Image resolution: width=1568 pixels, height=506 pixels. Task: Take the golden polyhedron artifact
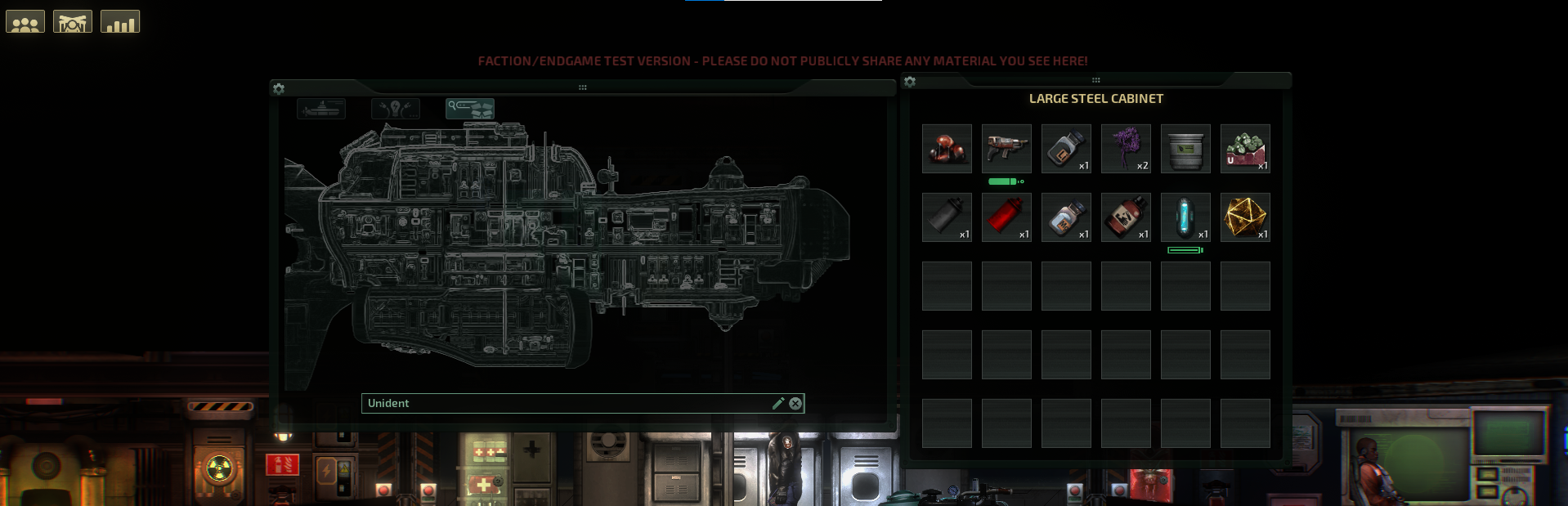pos(1245,217)
